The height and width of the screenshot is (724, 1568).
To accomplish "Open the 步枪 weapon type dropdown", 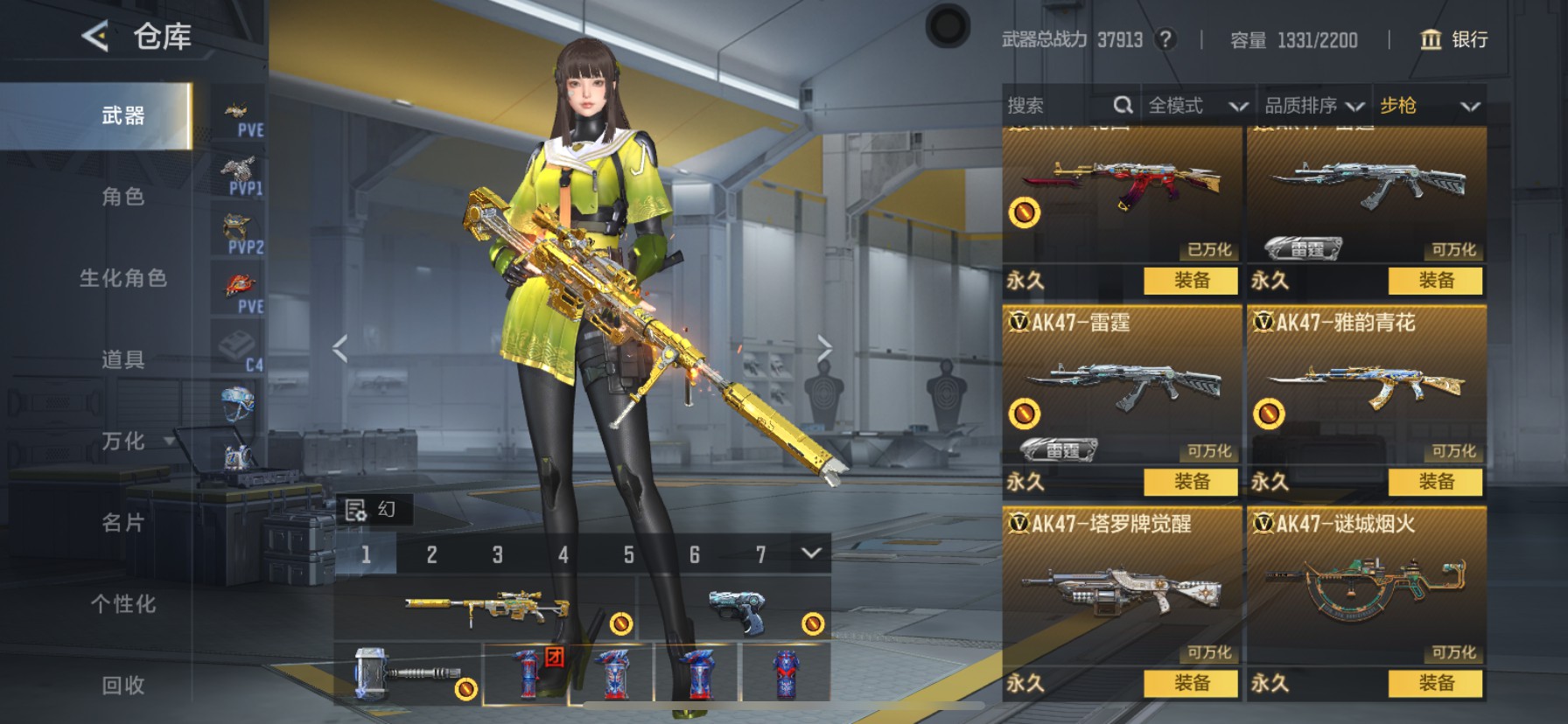I will tap(1429, 106).
